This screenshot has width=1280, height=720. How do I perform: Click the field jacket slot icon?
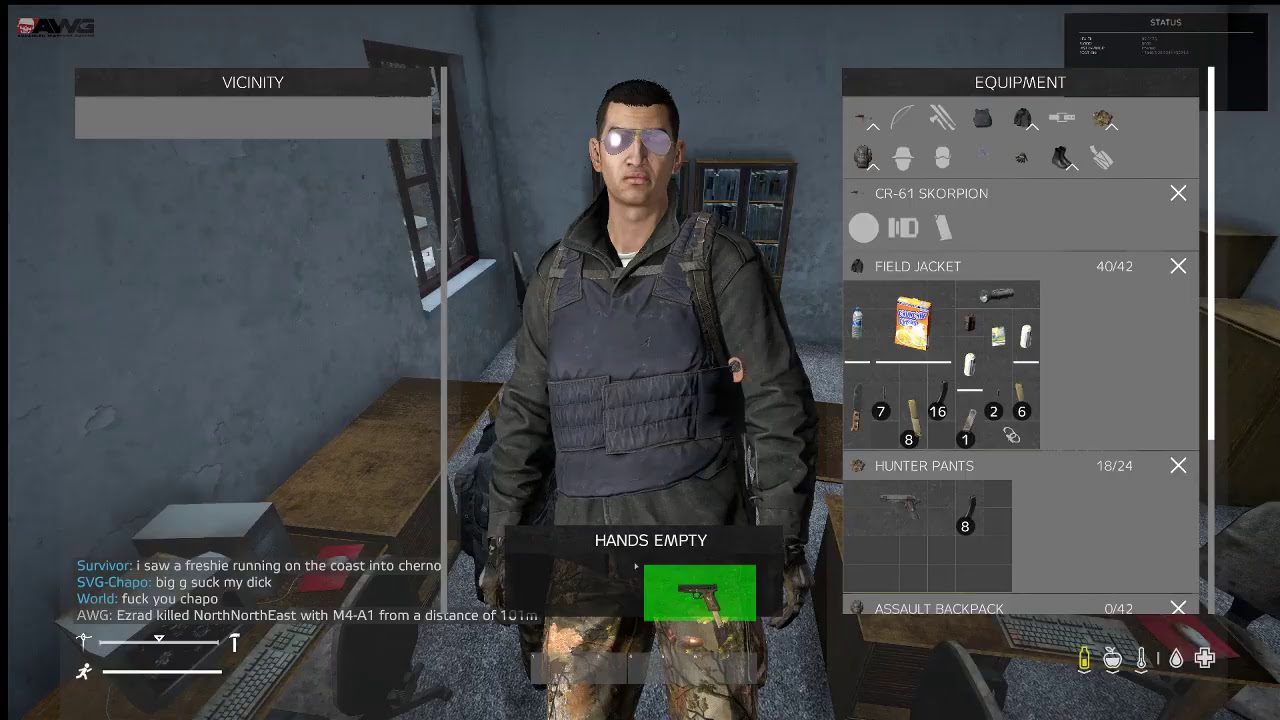point(1022,117)
